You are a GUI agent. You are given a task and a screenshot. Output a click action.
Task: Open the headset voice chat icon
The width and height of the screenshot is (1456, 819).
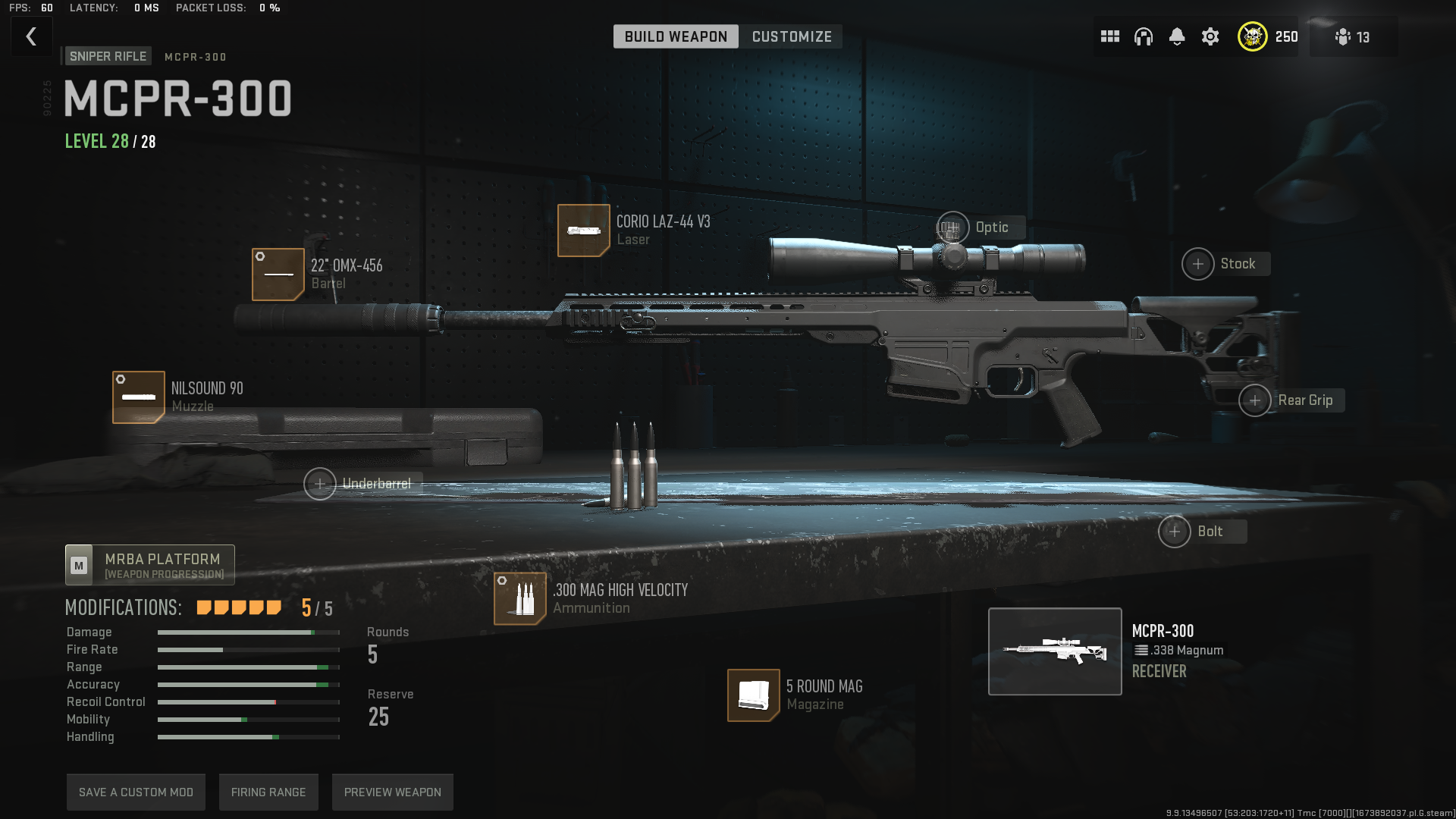(1143, 36)
